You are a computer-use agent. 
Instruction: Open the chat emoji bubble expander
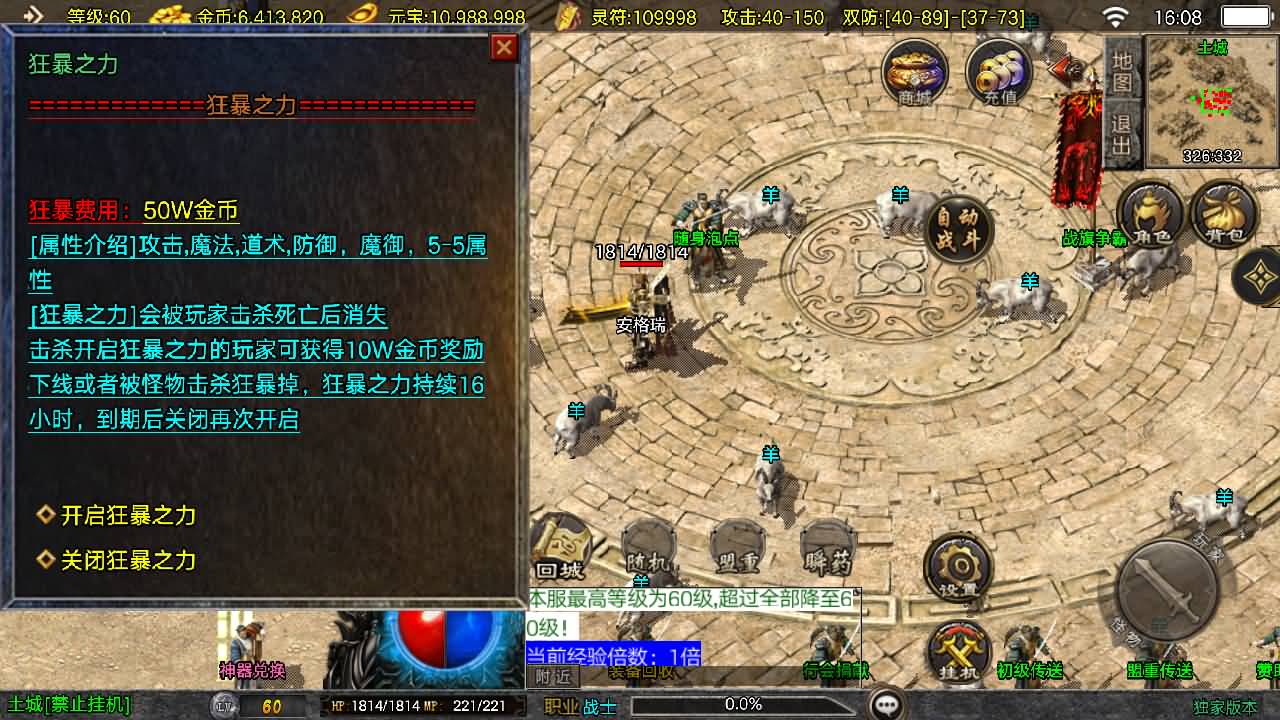tap(888, 703)
